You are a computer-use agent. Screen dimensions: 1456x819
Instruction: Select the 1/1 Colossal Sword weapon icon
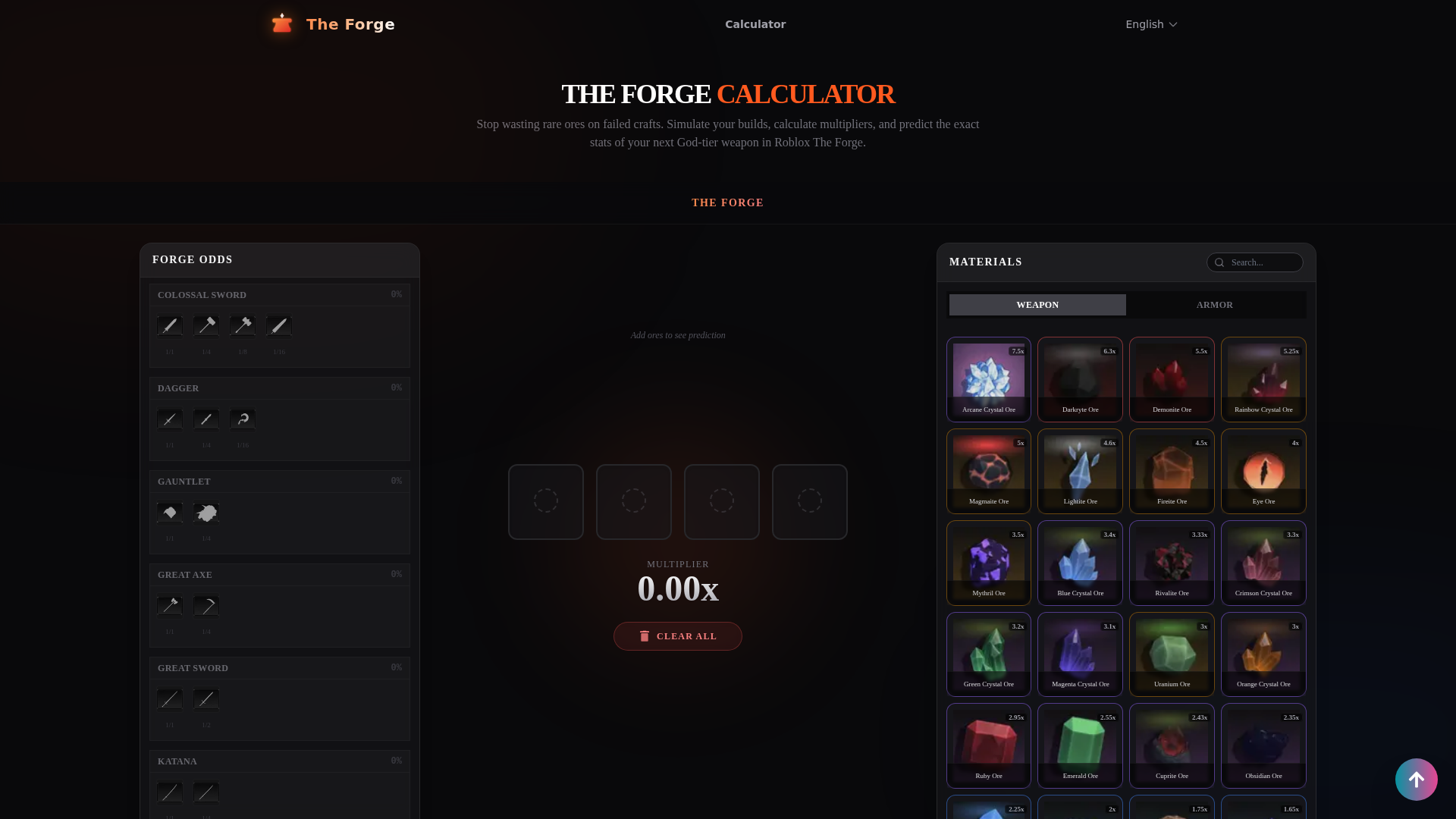coord(170,325)
